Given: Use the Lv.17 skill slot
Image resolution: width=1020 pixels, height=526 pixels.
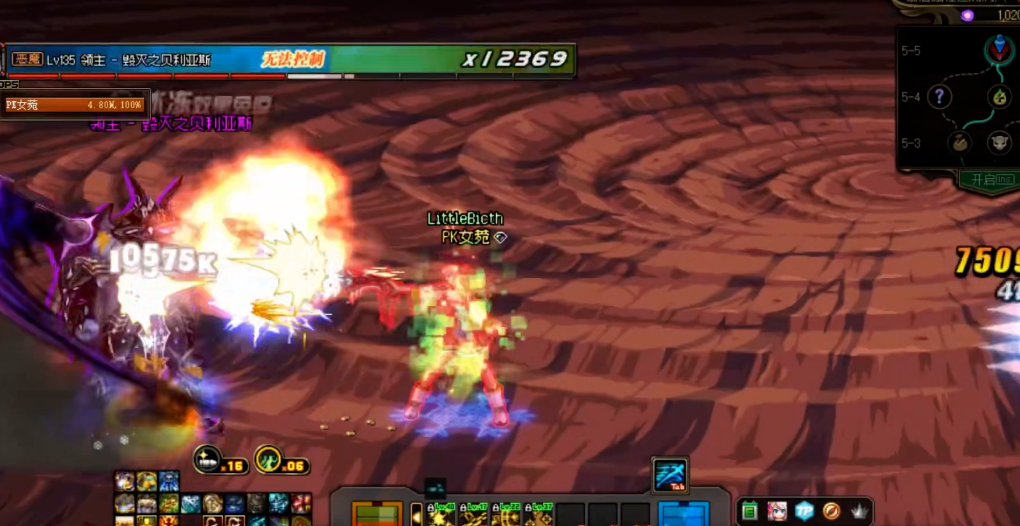Looking at the screenshot, I should click(474, 516).
